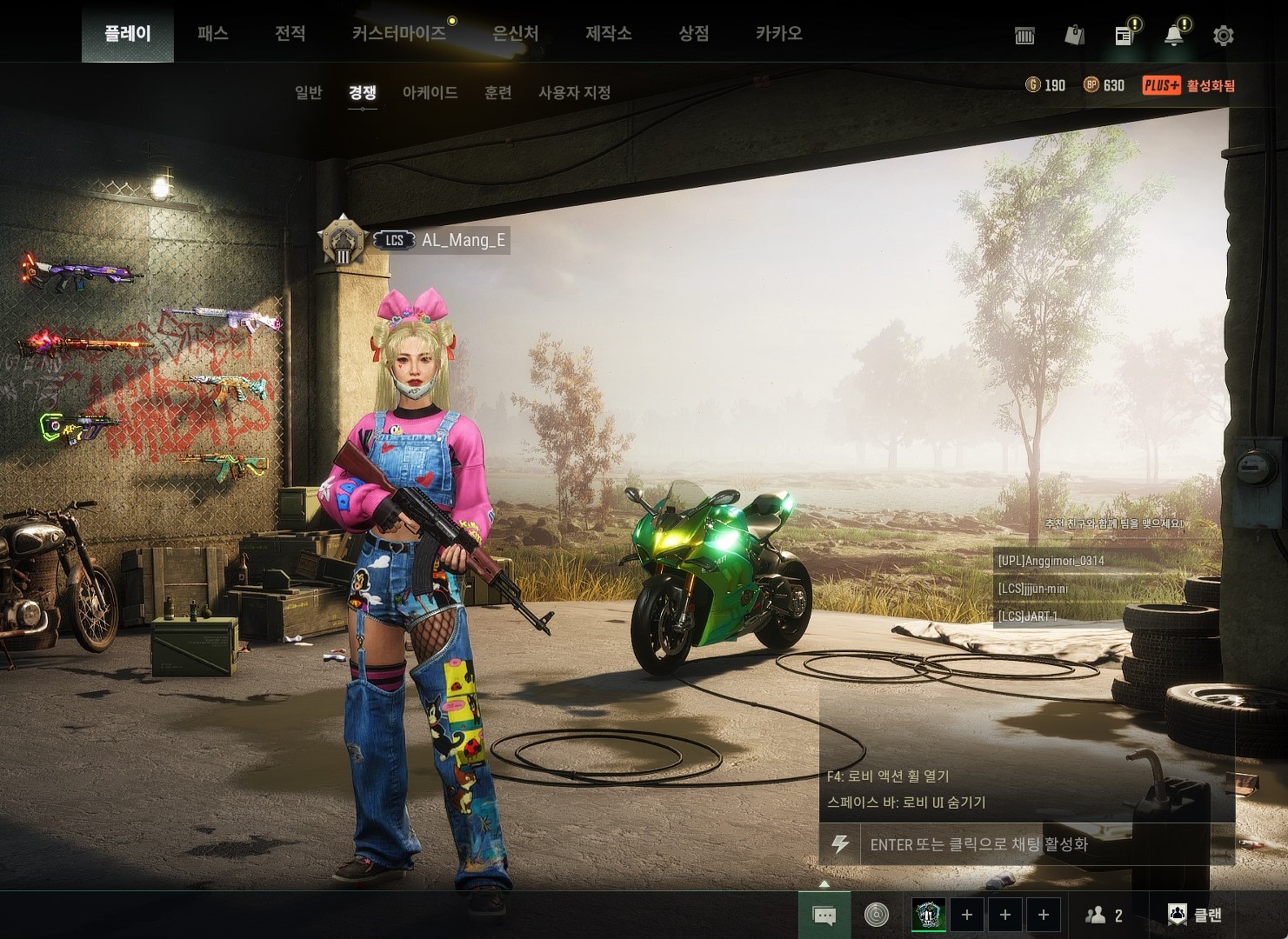Toggle the chat speech-bubble icon
The image size is (1288, 939).
coord(824,915)
